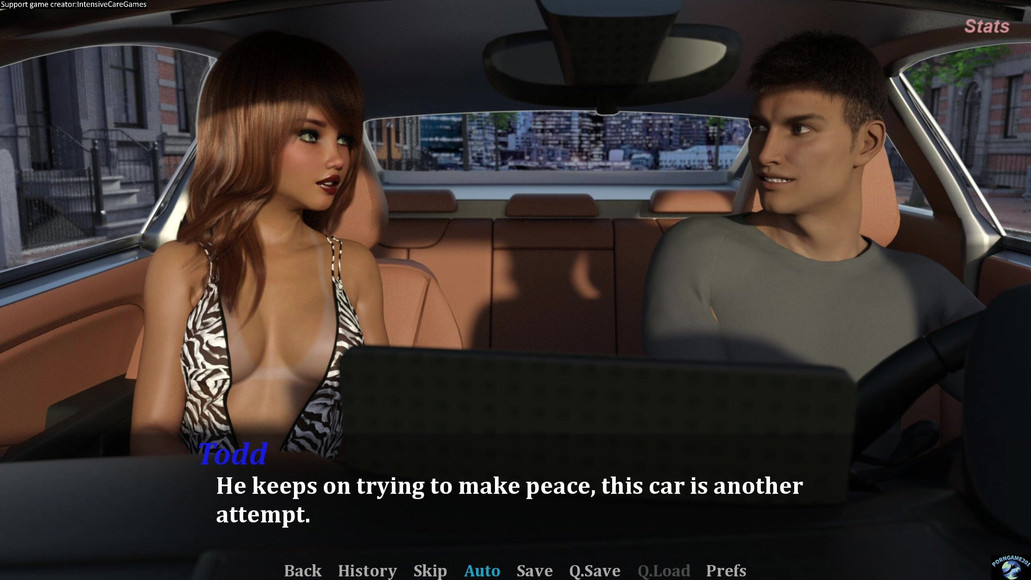Open the dialogue History log
Image resolution: width=1031 pixels, height=580 pixels.
367,570
